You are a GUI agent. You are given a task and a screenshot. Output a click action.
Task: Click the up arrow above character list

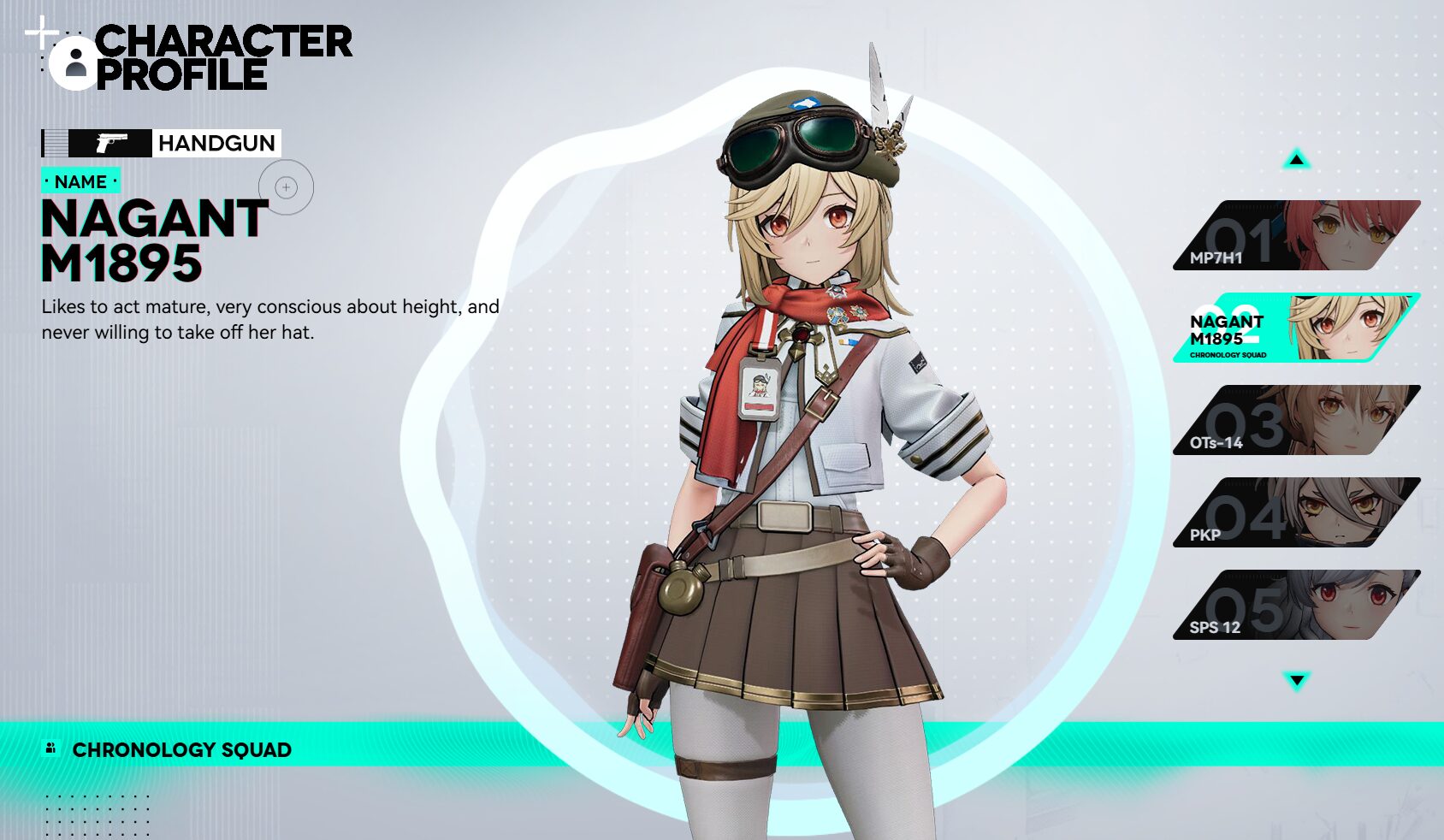1297,159
